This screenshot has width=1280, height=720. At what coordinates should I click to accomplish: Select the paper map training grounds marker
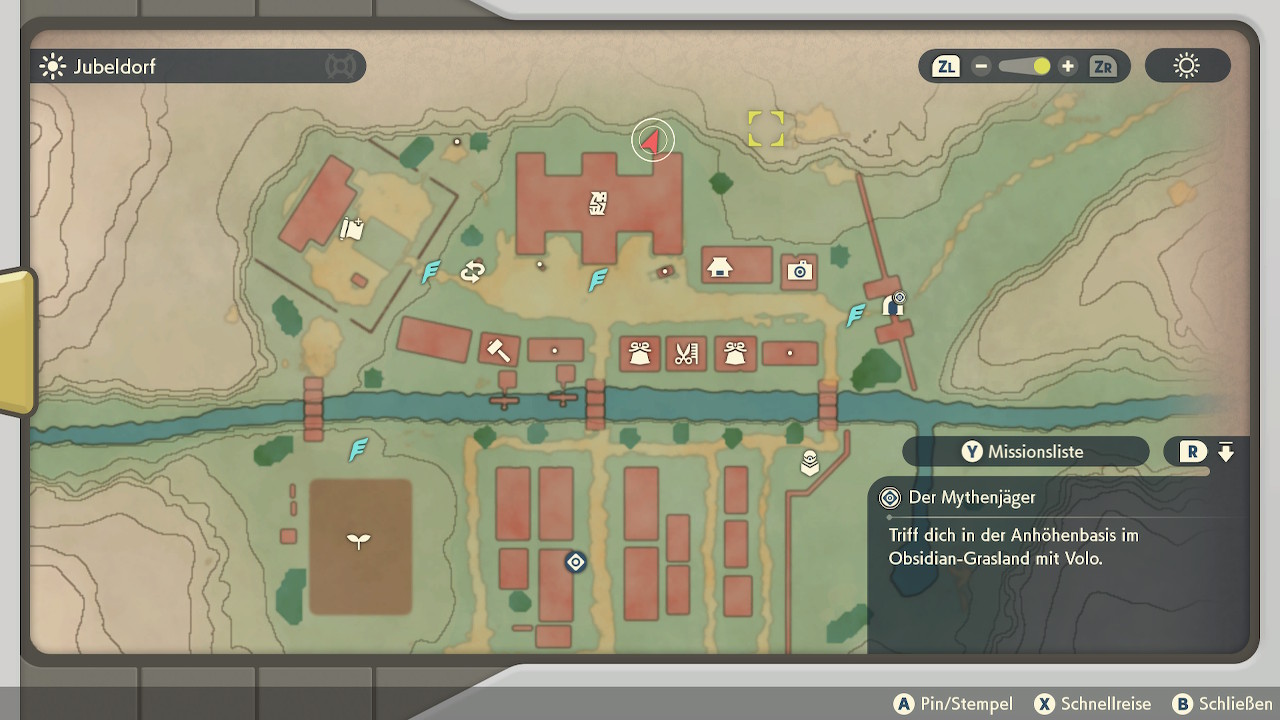(x=351, y=229)
